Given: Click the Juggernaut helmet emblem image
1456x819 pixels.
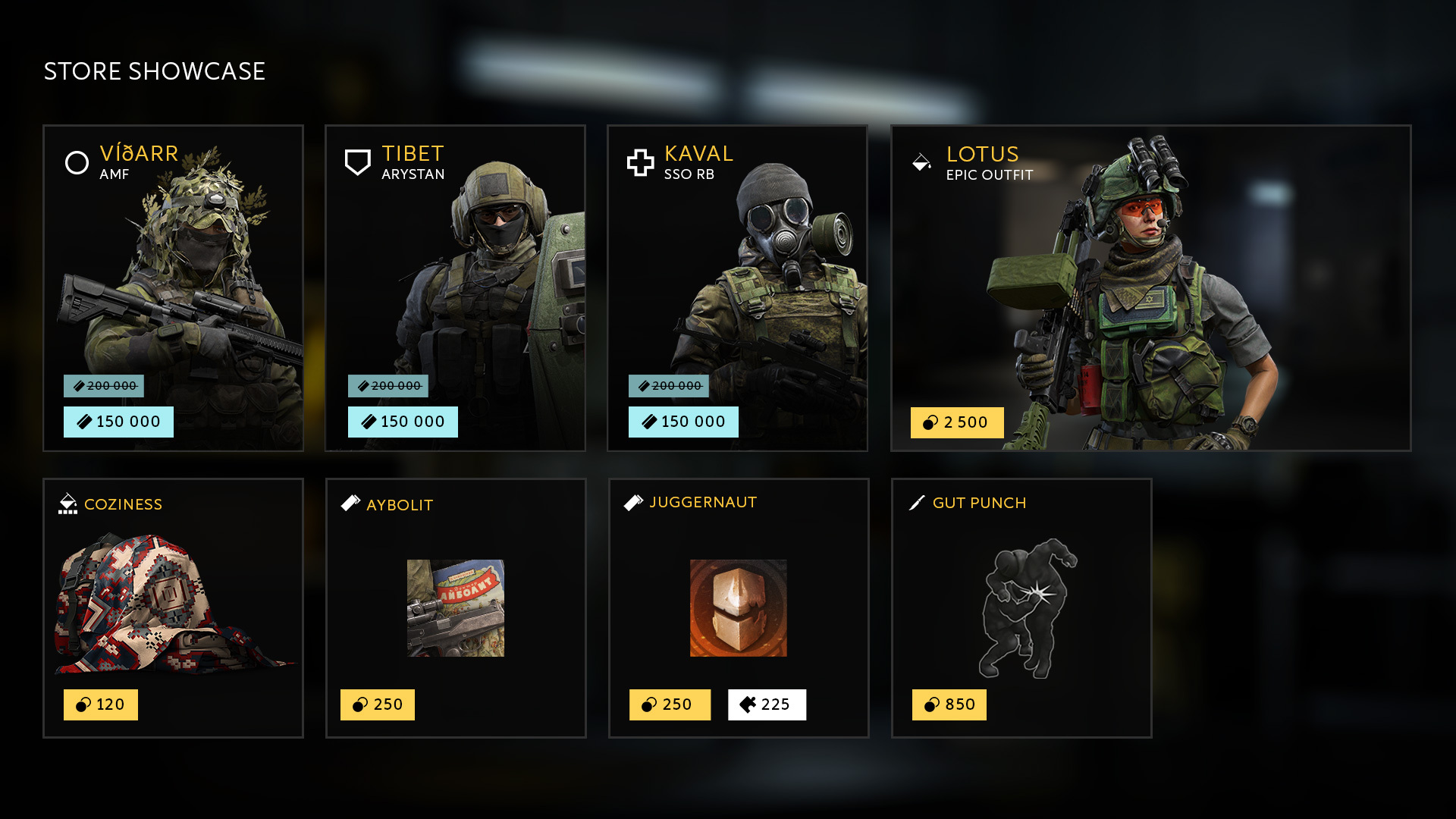Looking at the screenshot, I should point(738,608).
